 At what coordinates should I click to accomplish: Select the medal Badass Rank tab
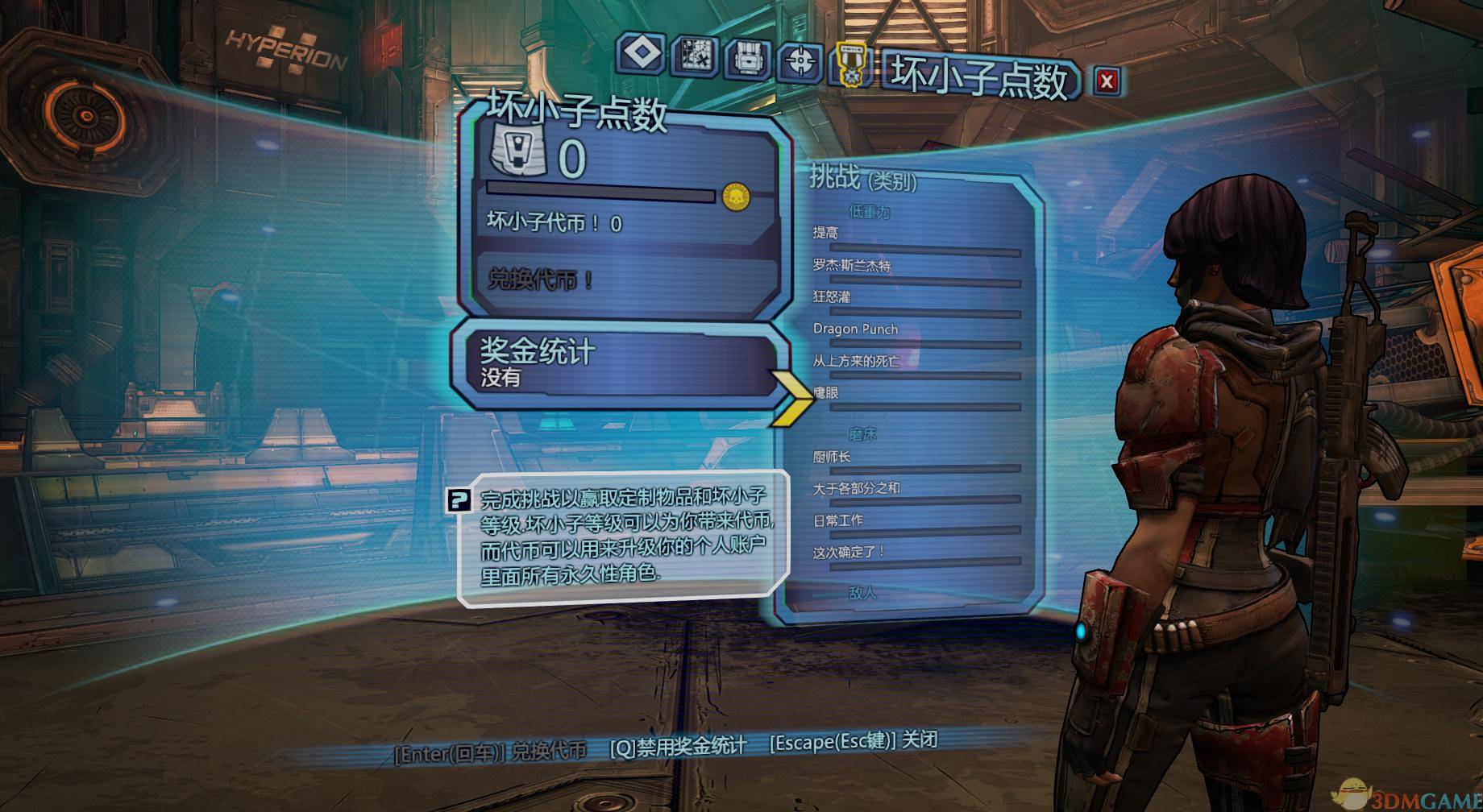(851, 64)
